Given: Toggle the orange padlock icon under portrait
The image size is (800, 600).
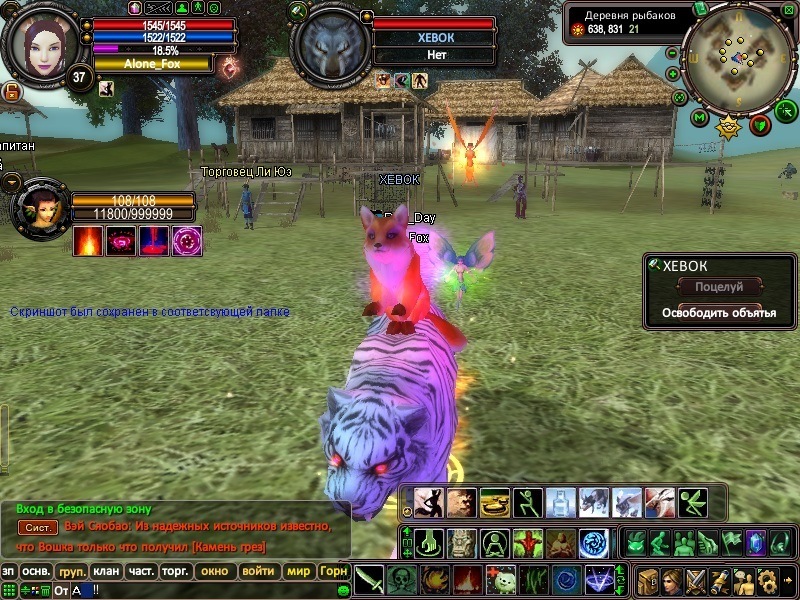Looking at the screenshot, I should (12, 92).
